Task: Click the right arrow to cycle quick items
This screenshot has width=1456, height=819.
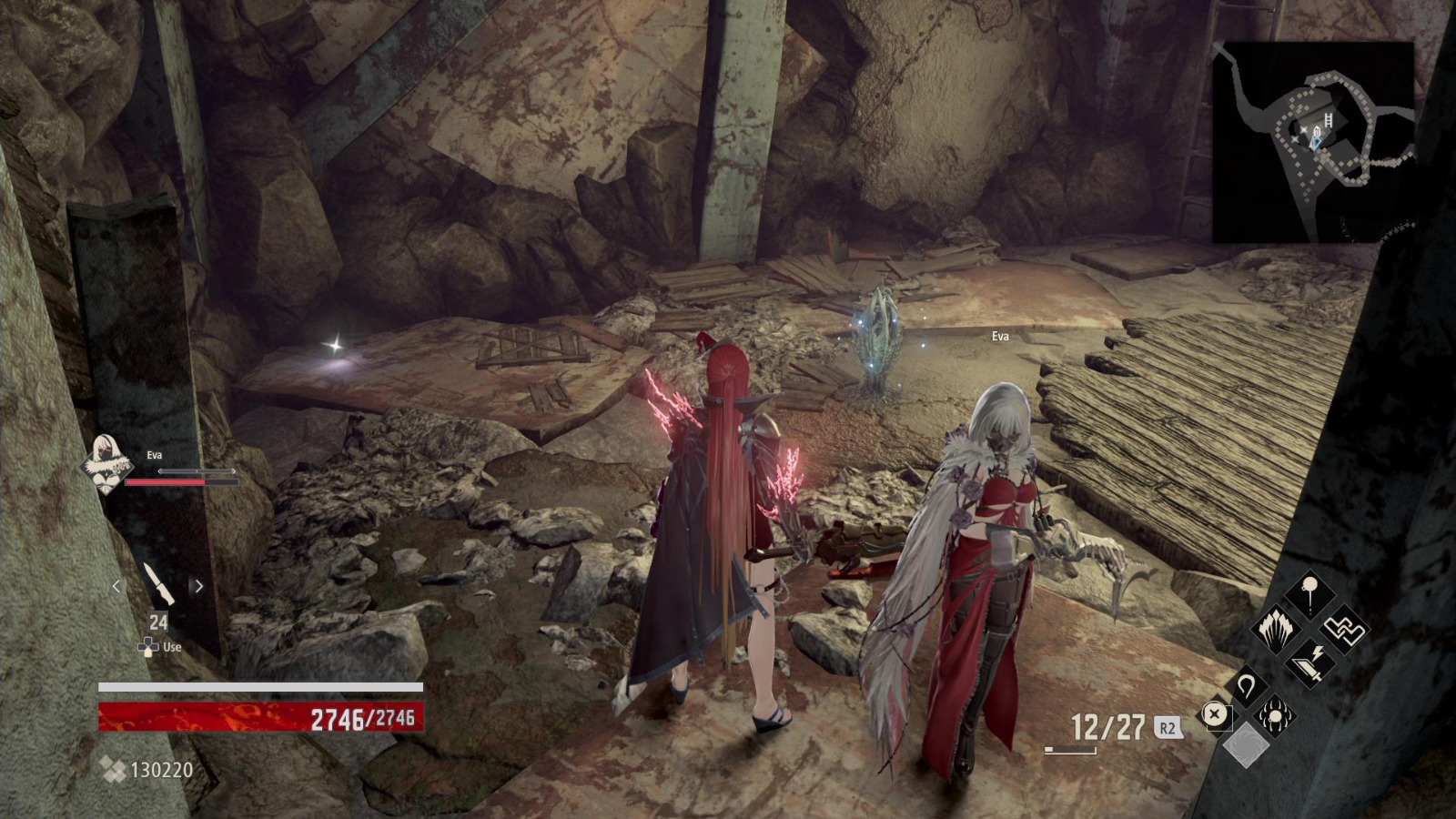Action: pos(198,587)
